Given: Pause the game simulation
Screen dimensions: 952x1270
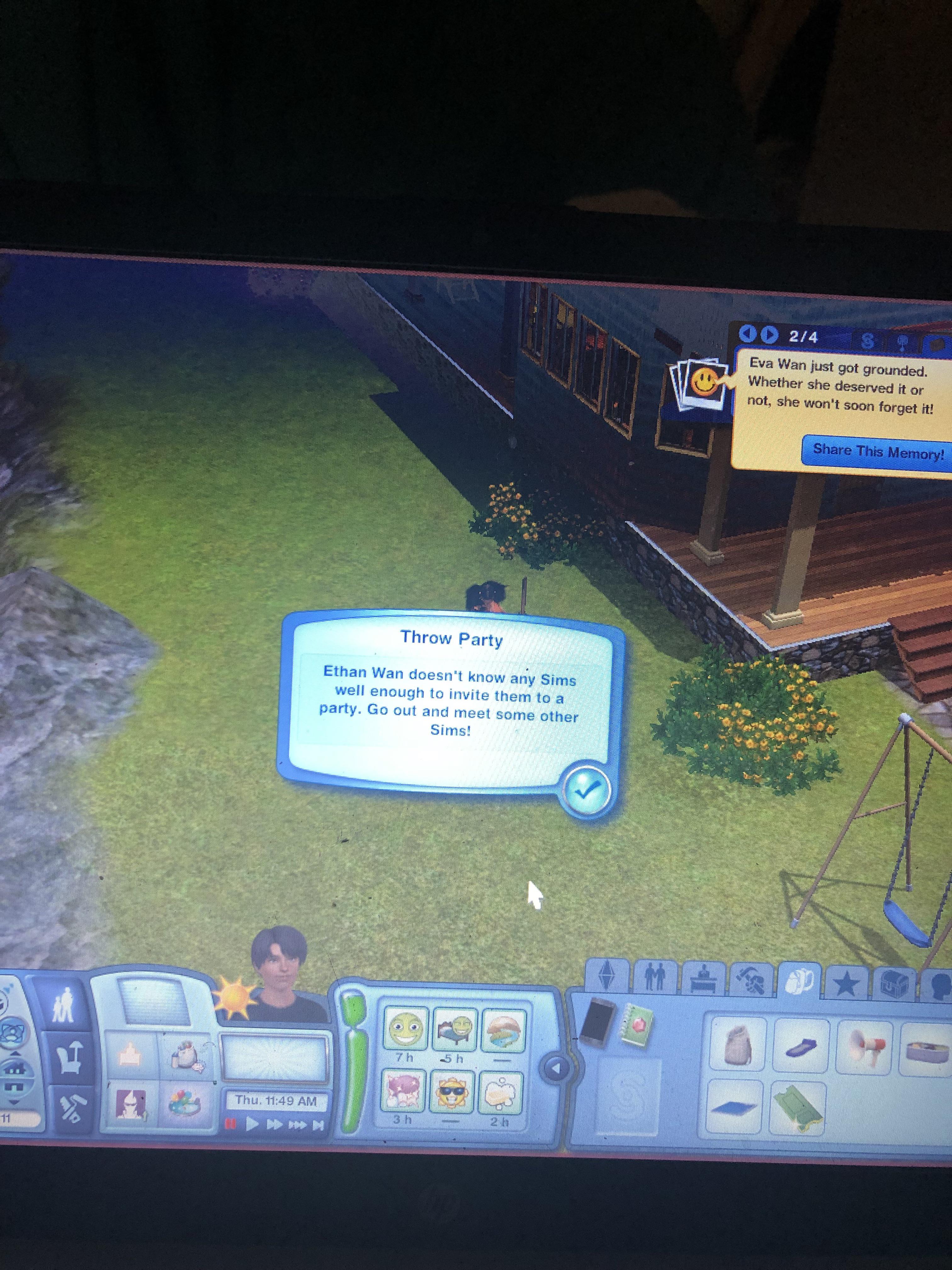Looking at the screenshot, I should pos(231,1124).
